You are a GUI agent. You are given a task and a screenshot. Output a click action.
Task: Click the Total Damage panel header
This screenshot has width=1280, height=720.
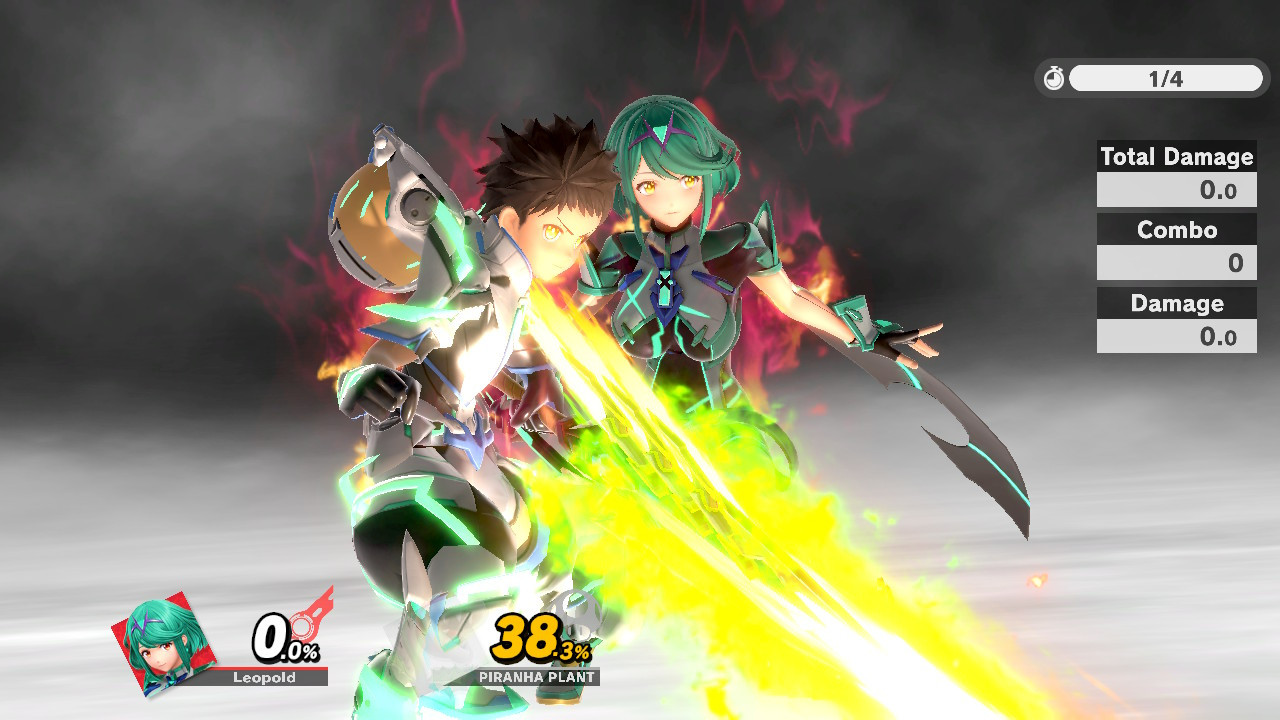point(1176,157)
